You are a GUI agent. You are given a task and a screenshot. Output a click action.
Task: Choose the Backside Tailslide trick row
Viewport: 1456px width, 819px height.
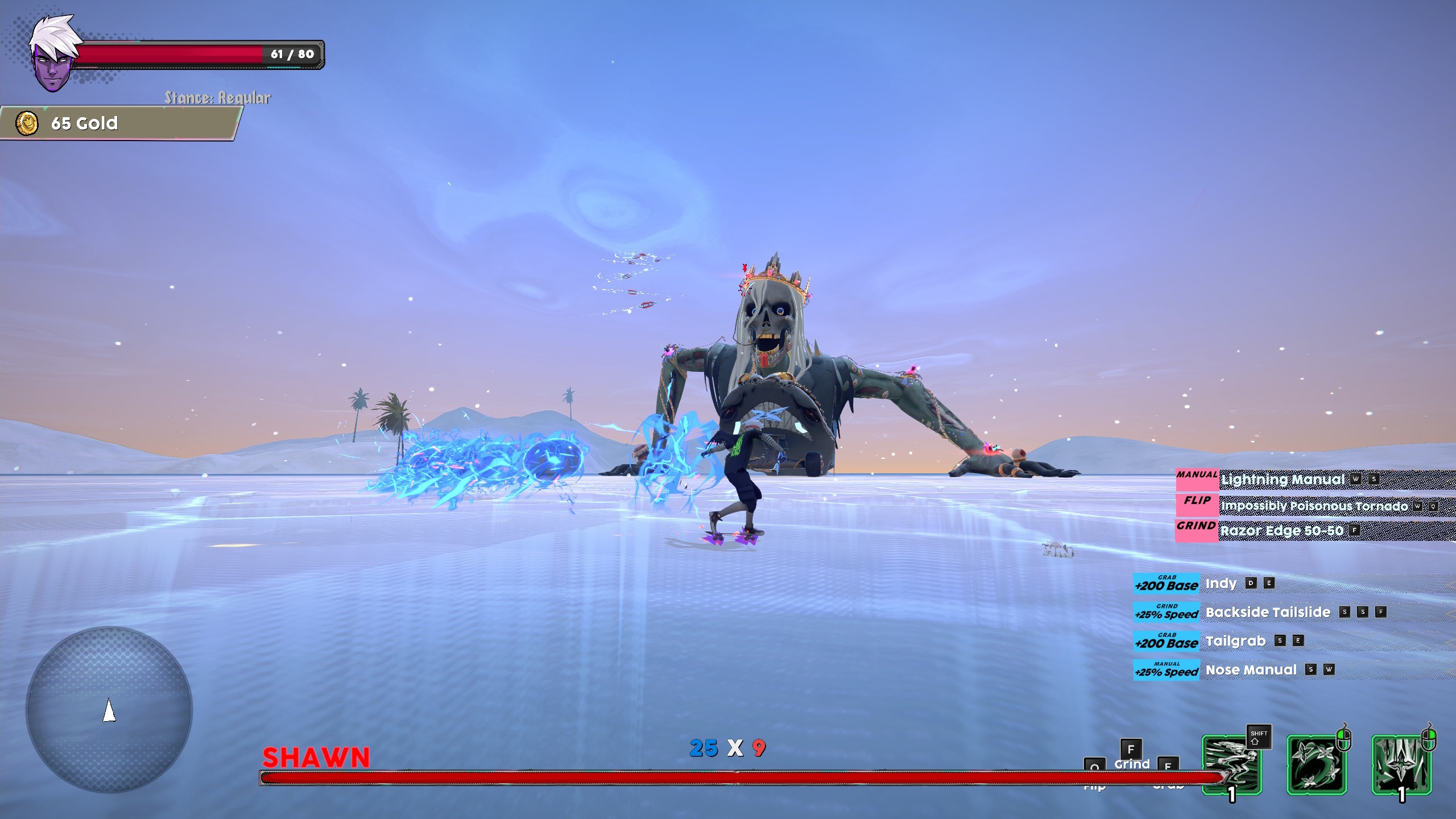point(1267,613)
